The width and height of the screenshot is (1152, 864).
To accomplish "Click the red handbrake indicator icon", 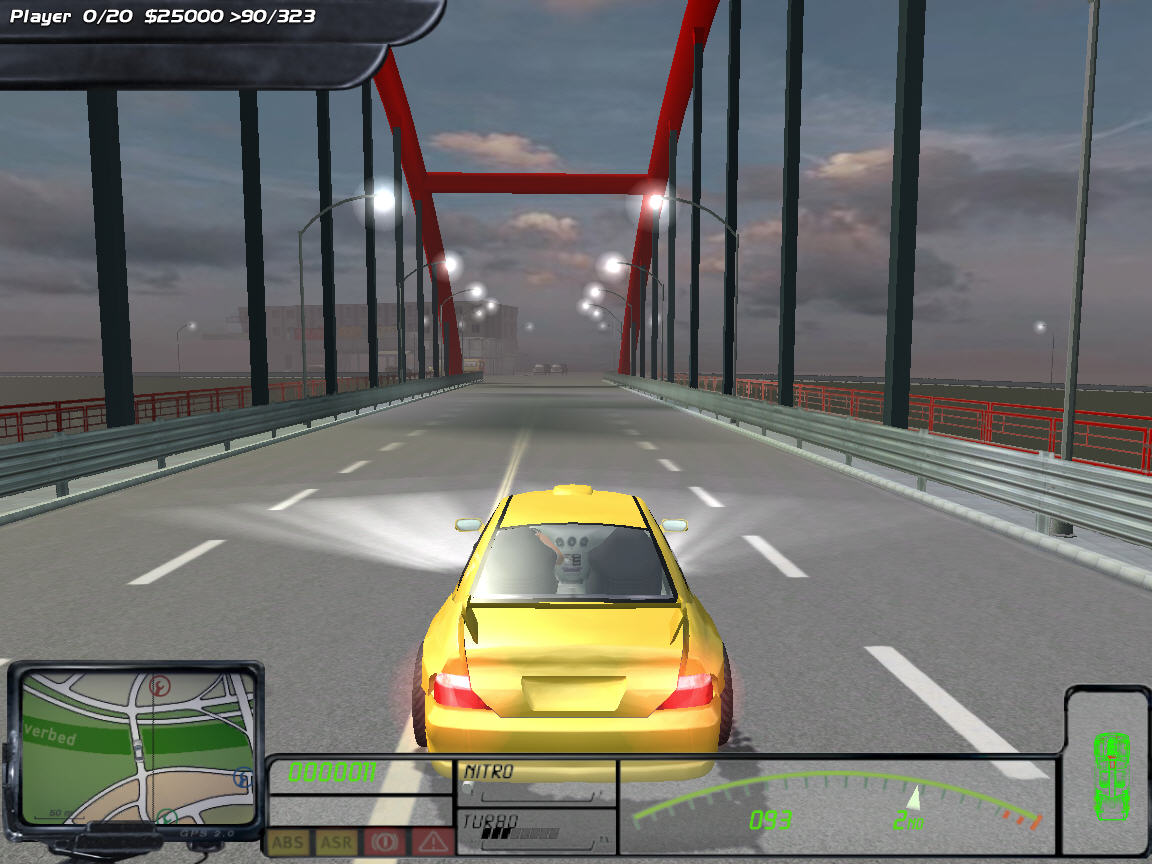I will coord(384,843).
